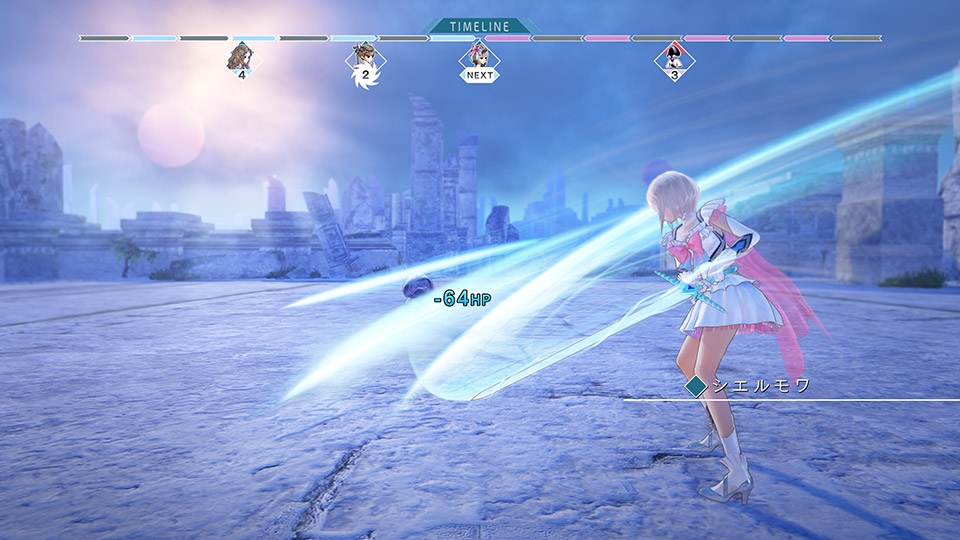The width and height of the screenshot is (960, 540).
Task: Choose the timeline portrait numbered 2
Action: [364, 59]
